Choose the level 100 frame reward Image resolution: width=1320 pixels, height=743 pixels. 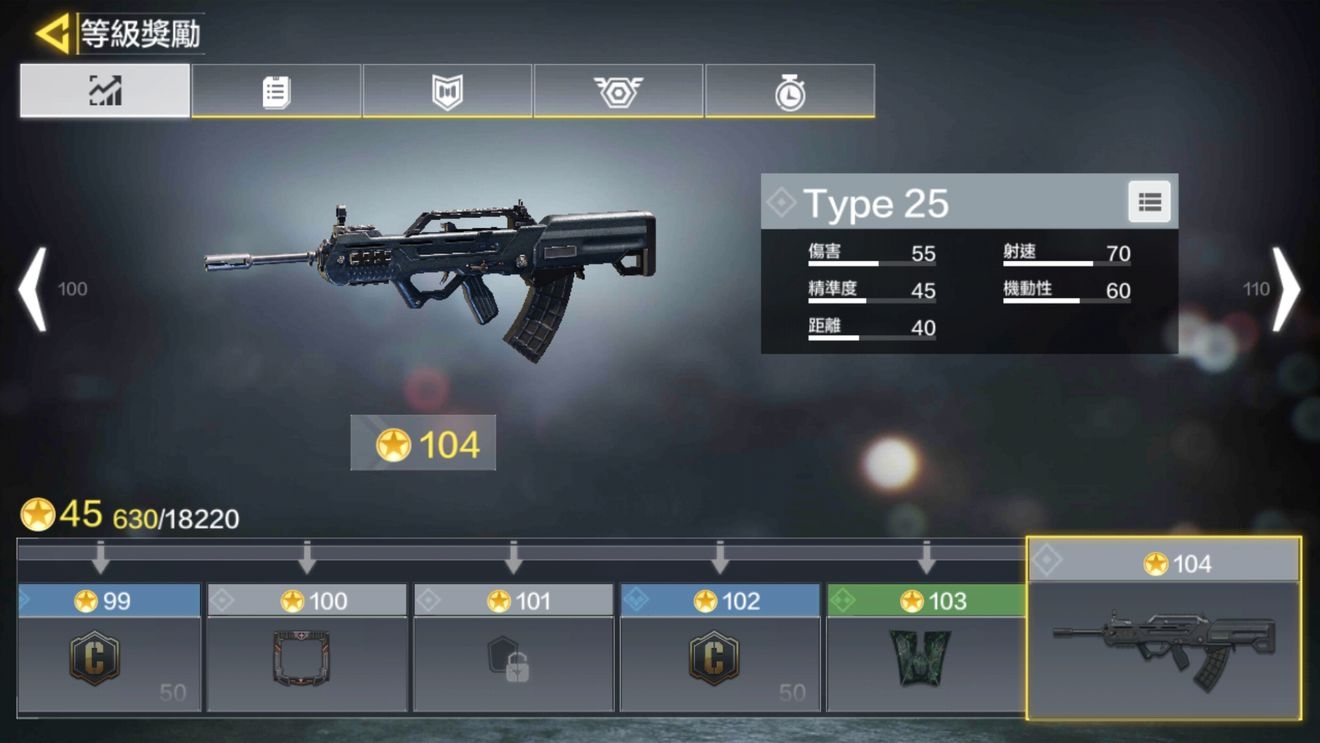(306, 658)
